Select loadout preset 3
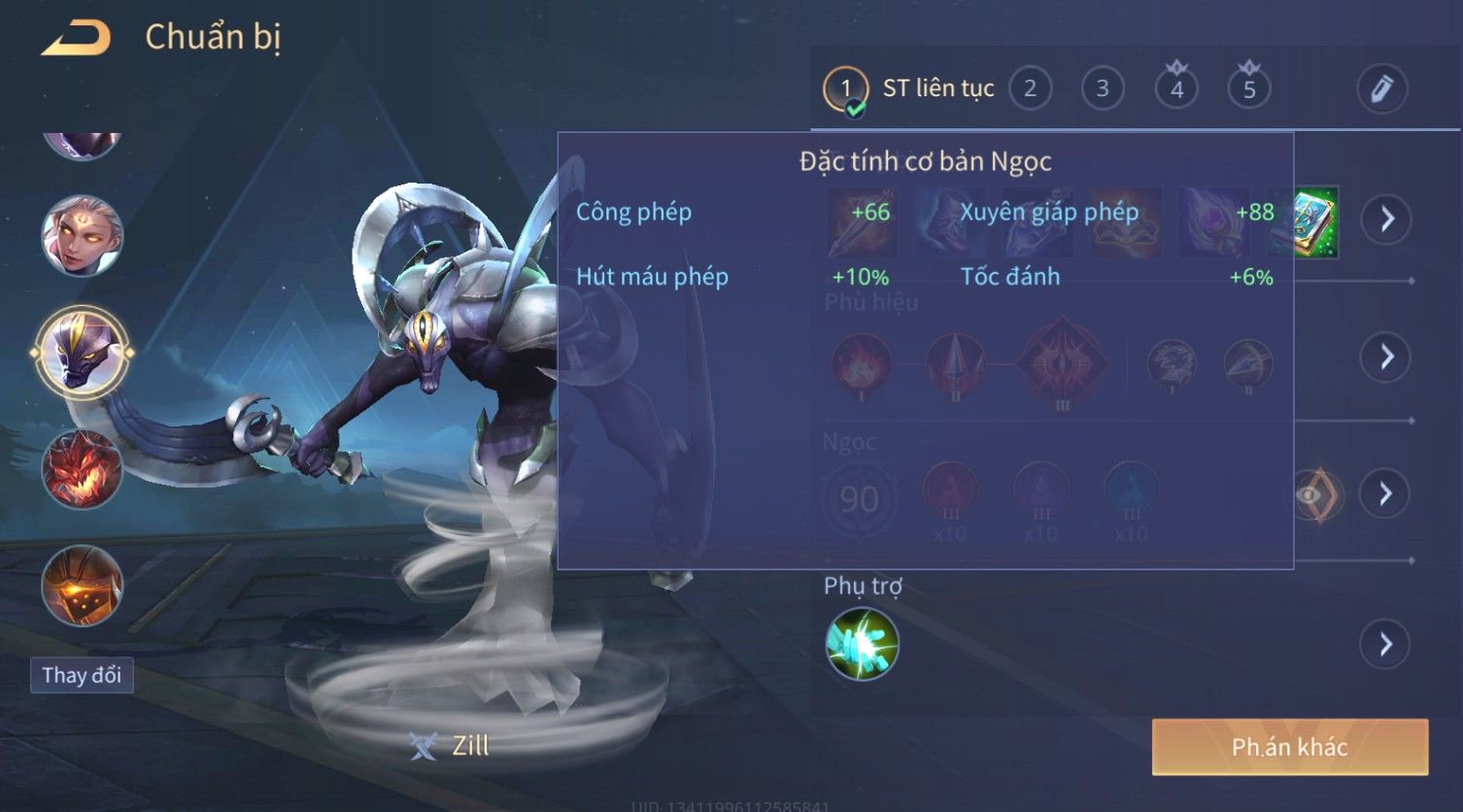This screenshot has height=812, width=1463. pyautogui.click(x=1103, y=89)
